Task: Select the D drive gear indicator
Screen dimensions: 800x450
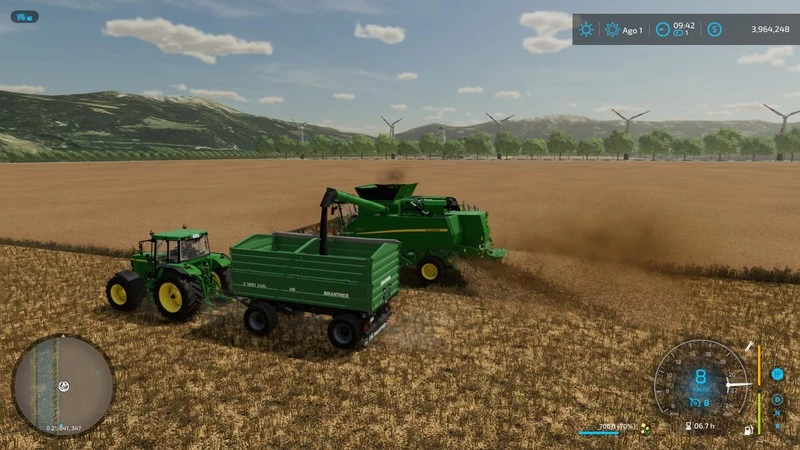Action: coord(777,398)
